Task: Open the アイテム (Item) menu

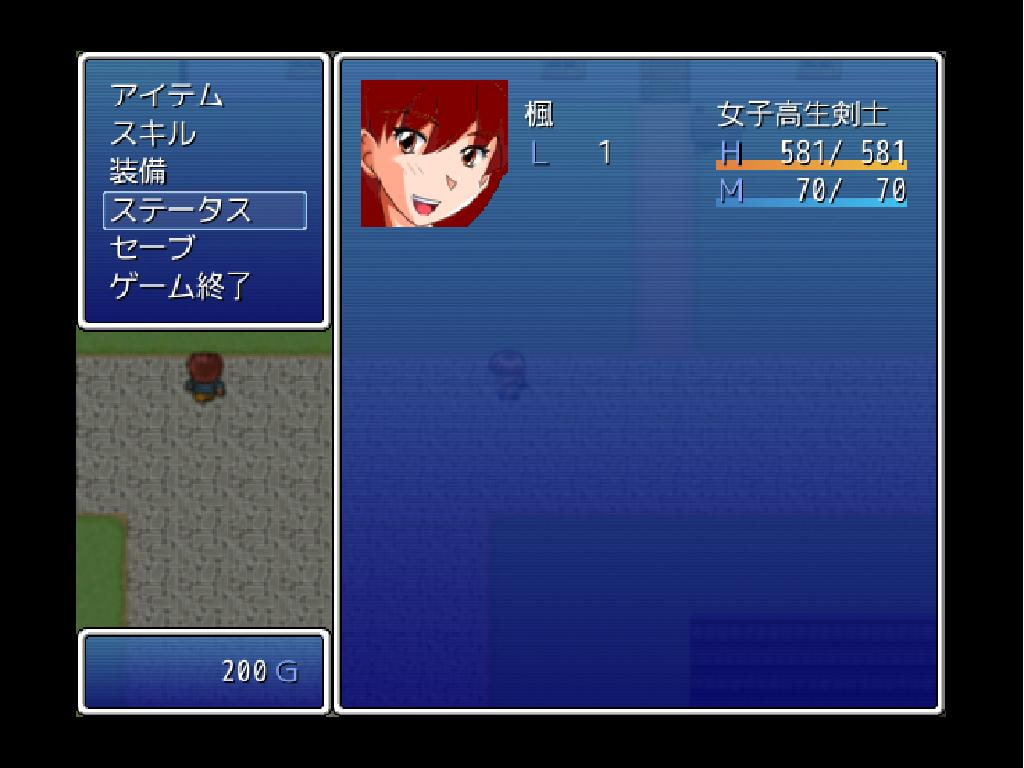Action: (167, 96)
